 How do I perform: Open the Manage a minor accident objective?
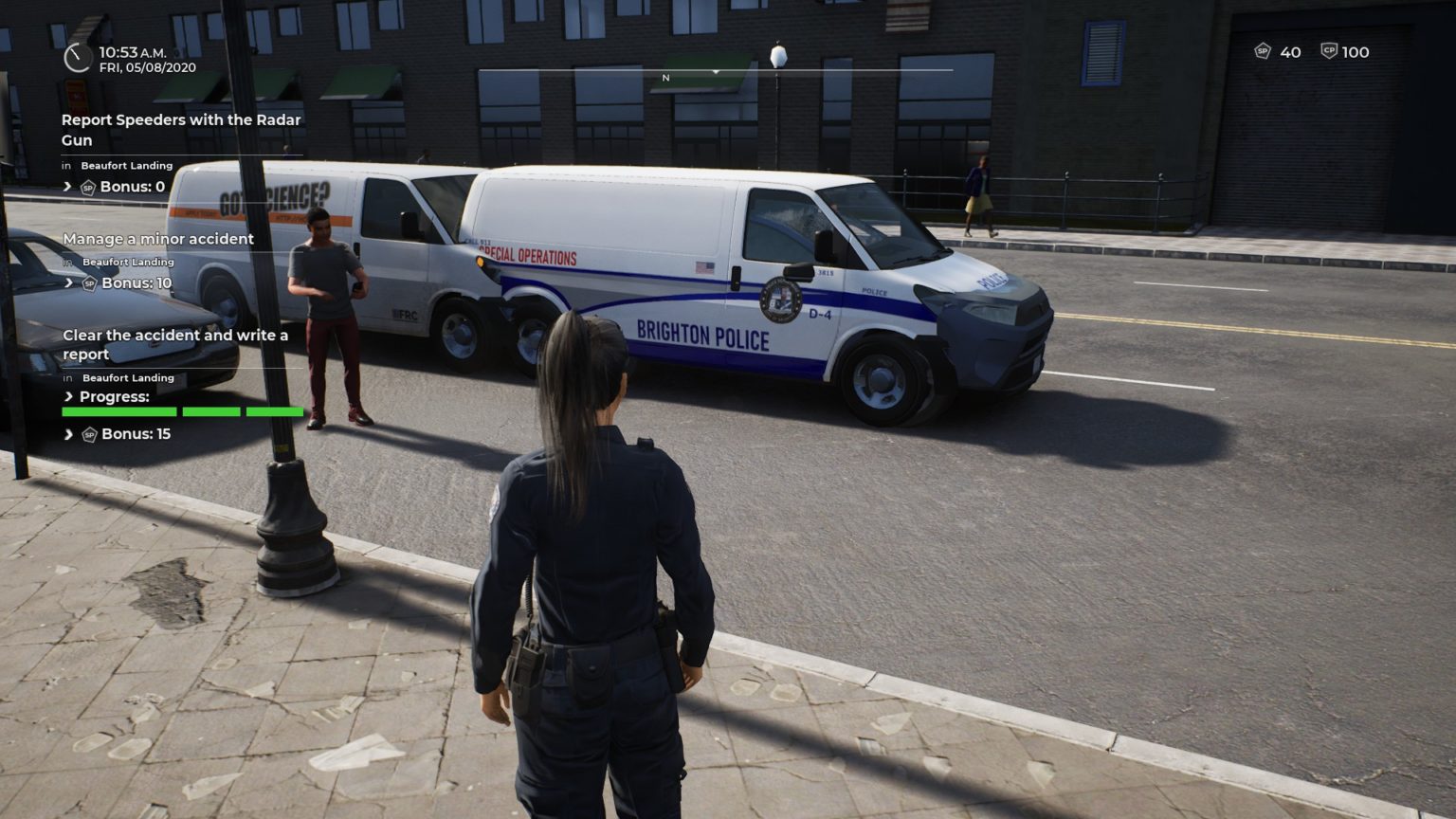coord(157,239)
